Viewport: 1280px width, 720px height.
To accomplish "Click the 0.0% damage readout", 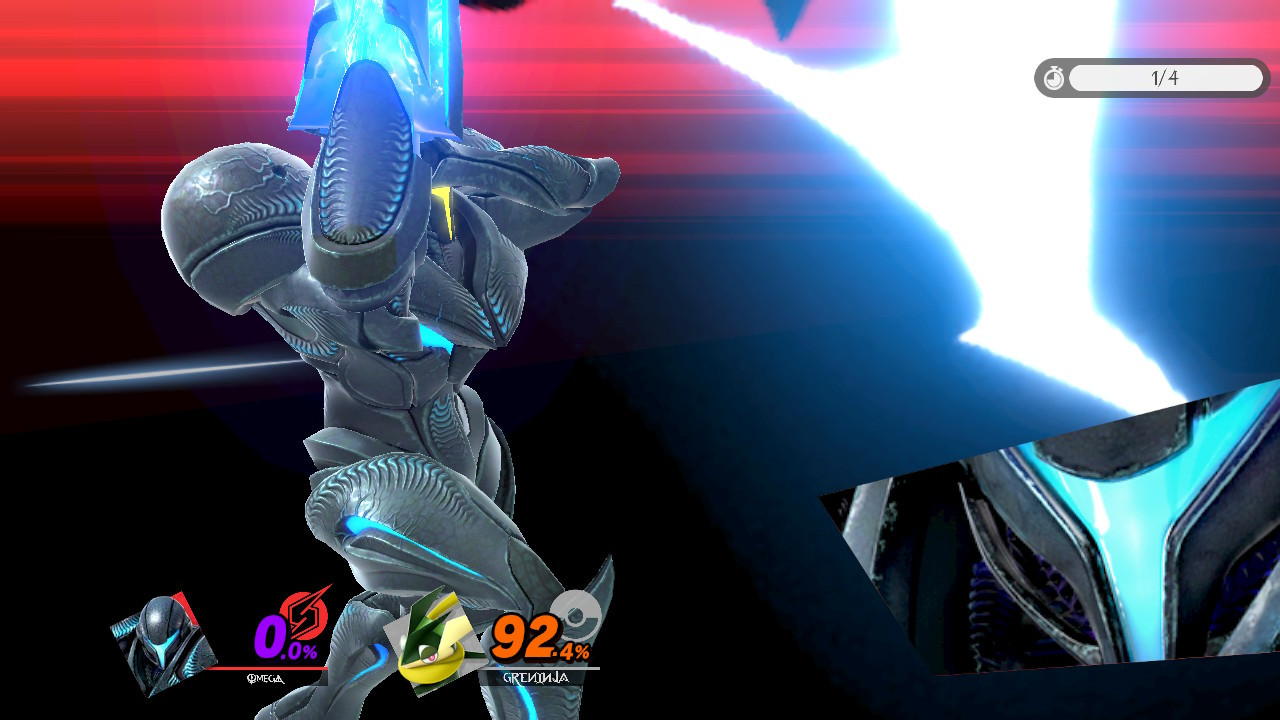I will pos(280,637).
